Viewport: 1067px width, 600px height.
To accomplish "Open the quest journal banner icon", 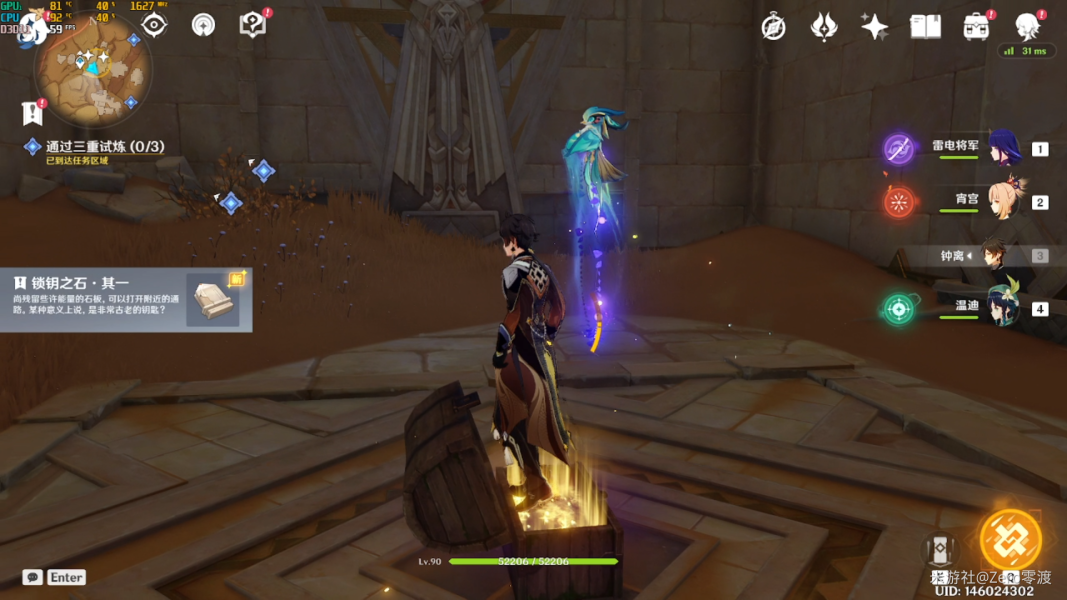I will pyautogui.click(x=32, y=113).
